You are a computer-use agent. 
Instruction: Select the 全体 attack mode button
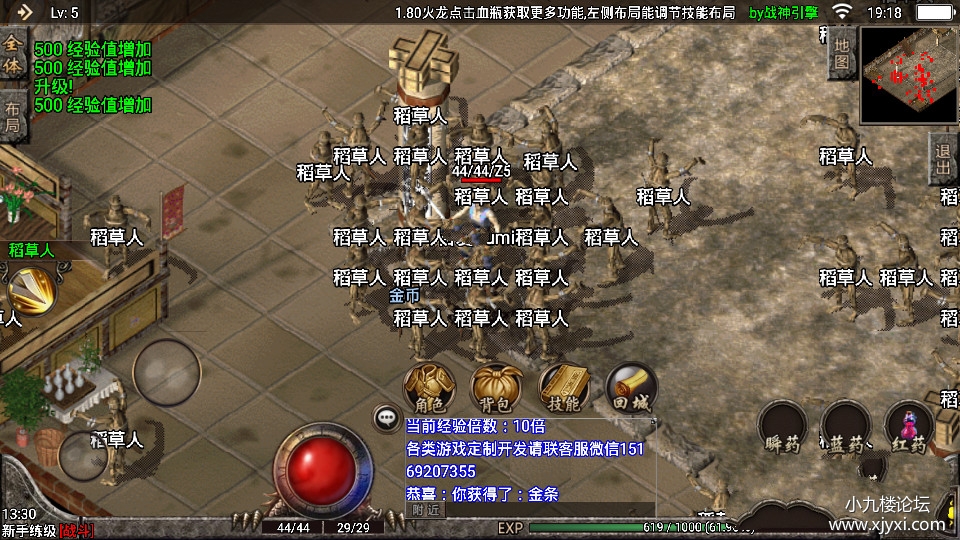12,54
